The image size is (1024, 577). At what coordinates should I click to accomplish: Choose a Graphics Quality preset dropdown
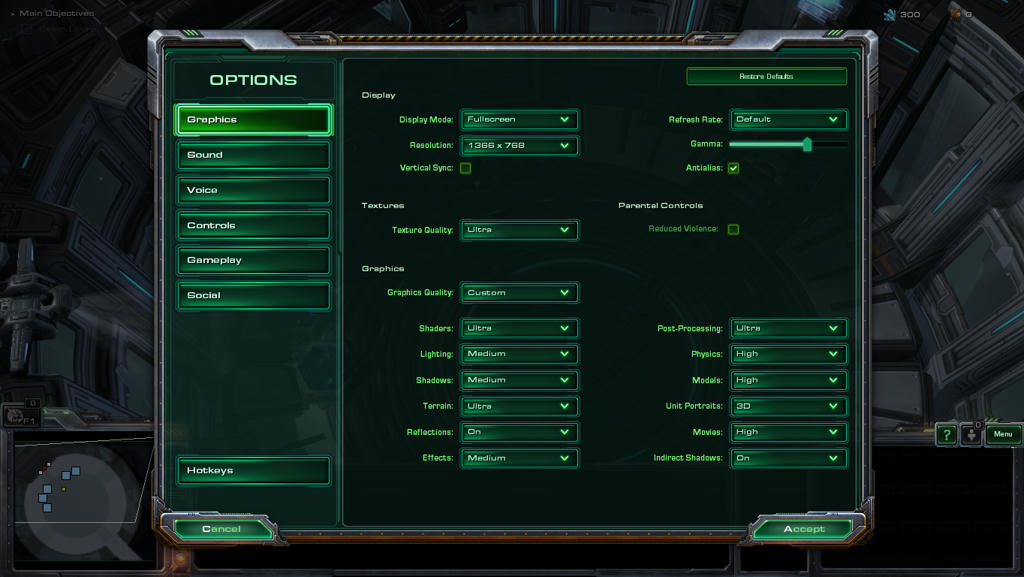519,293
